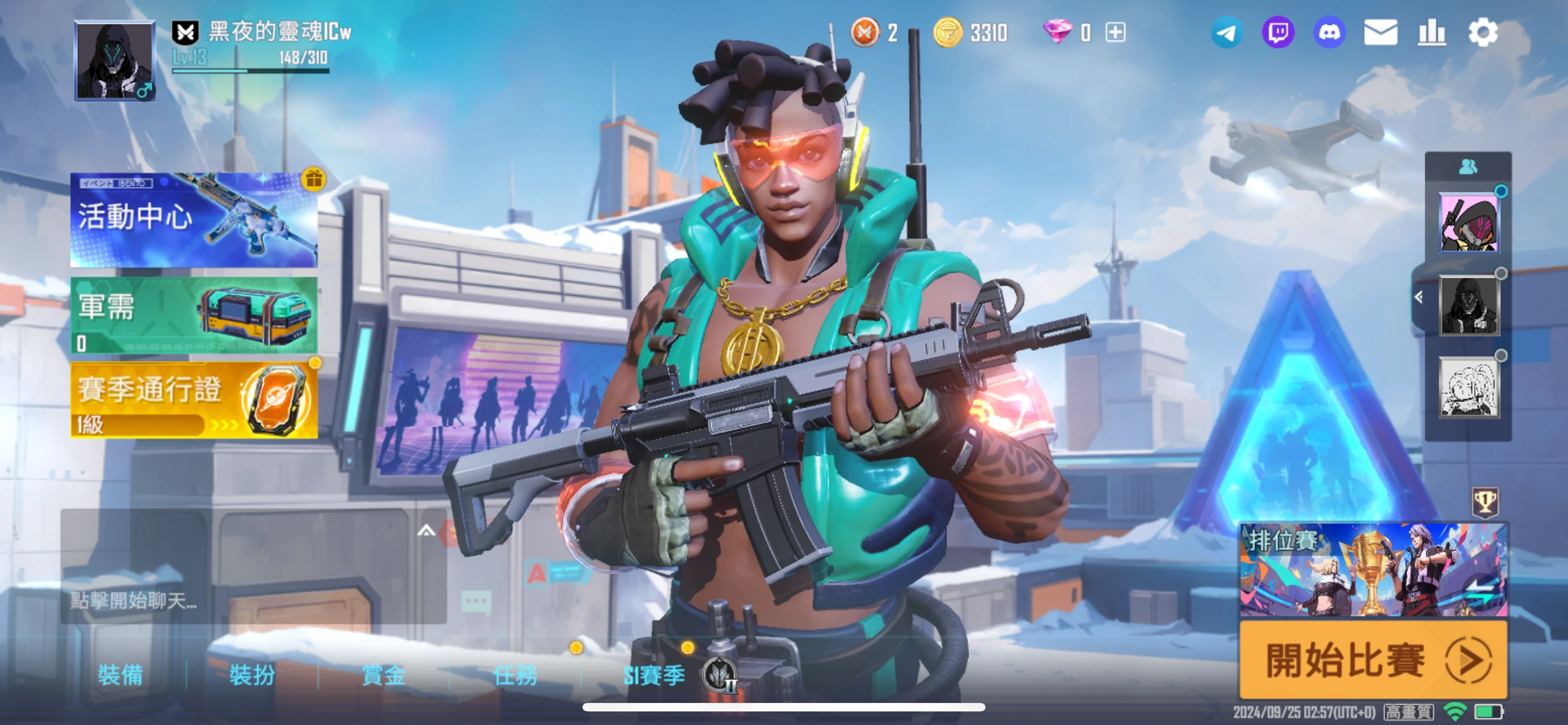Image resolution: width=1568 pixels, height=725 pixels.
Task: Open the settings gear icon
Action: 1483,32
